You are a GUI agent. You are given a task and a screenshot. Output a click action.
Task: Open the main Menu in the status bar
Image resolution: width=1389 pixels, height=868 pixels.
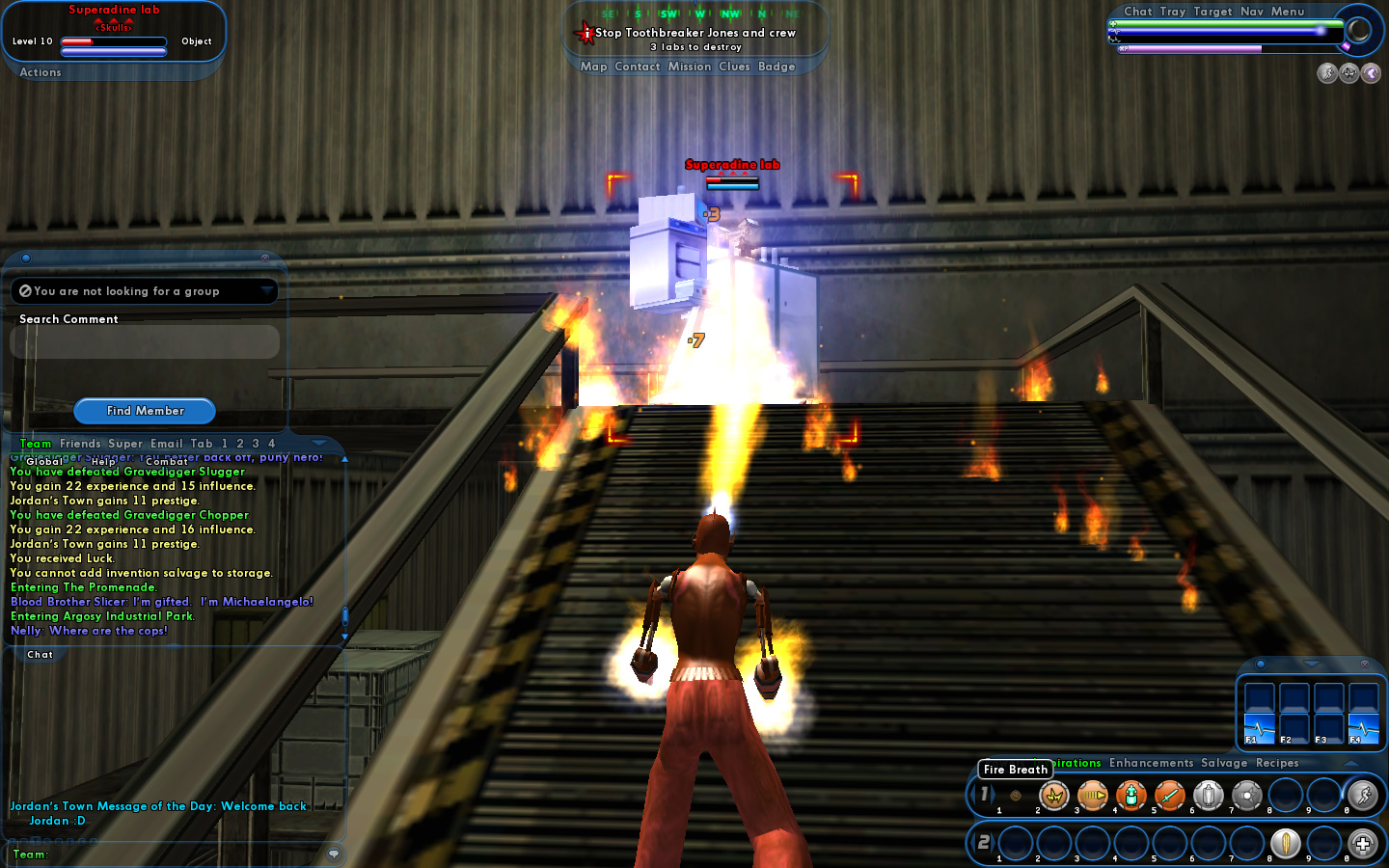(x=1288, y=12)
